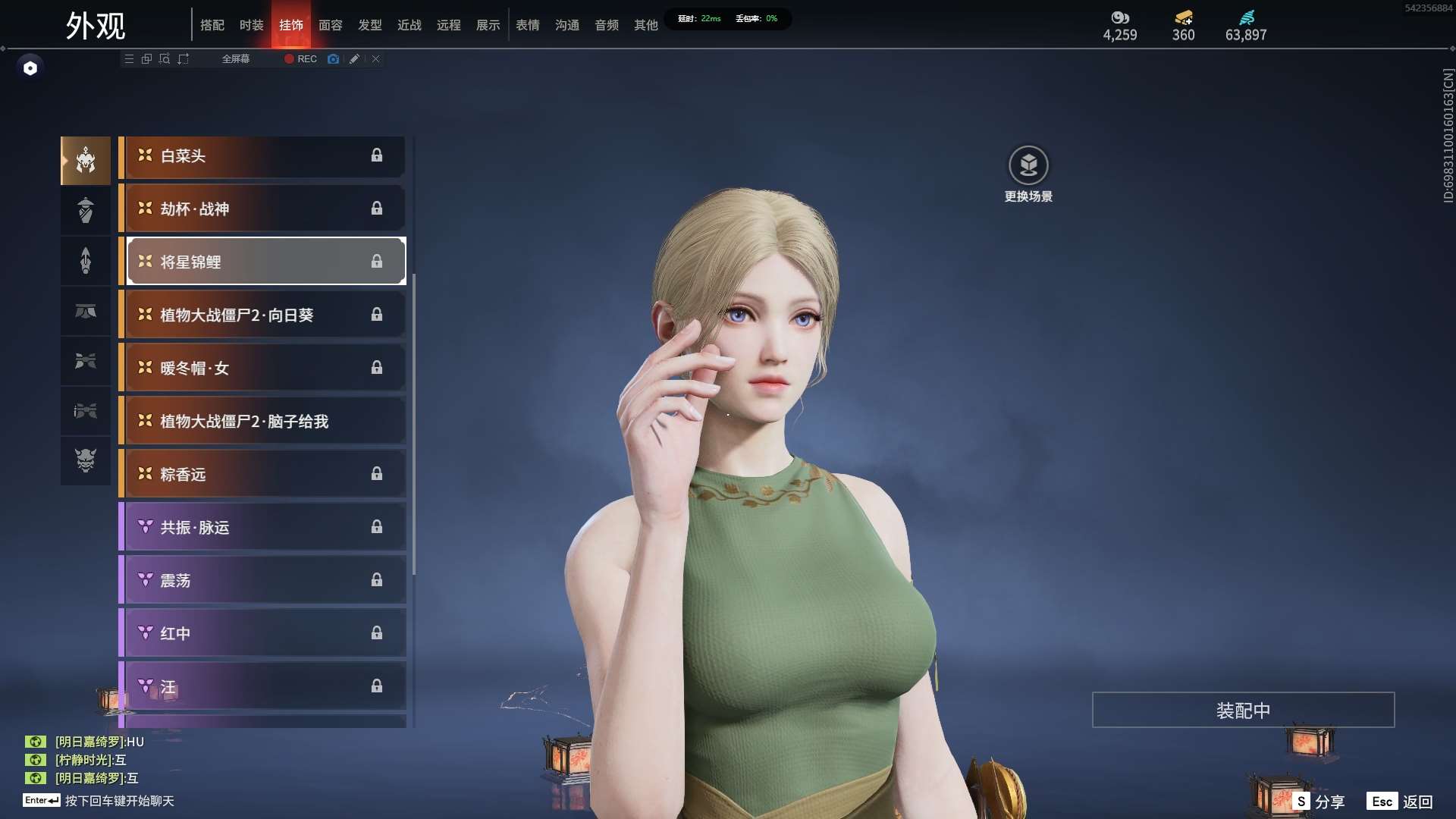The height and width of the screenshot is (819, 1456).
Task: Switch to the 时装 tab
Action: coord(251,25)
